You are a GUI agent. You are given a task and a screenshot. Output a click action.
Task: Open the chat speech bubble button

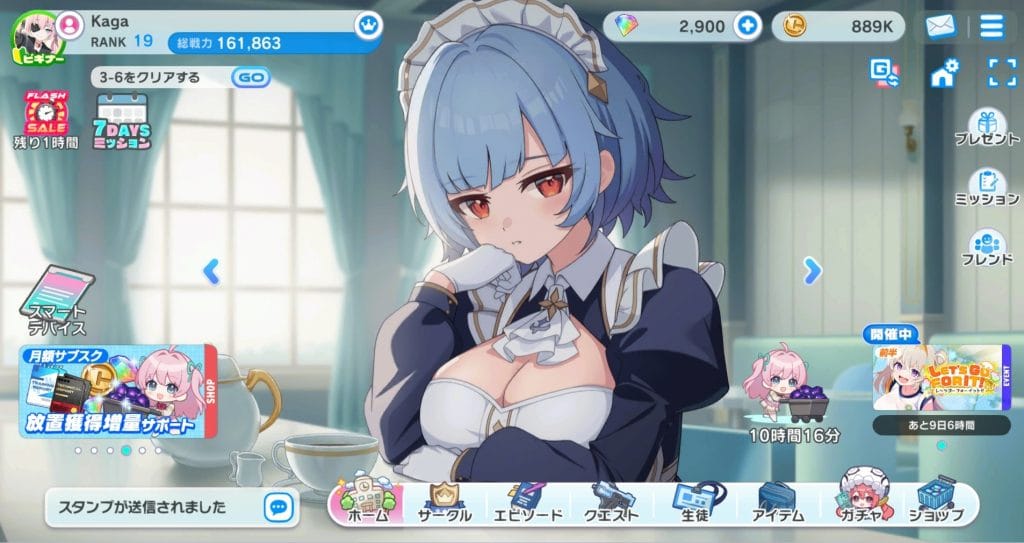pyautogui.click(x=278, y=507)
